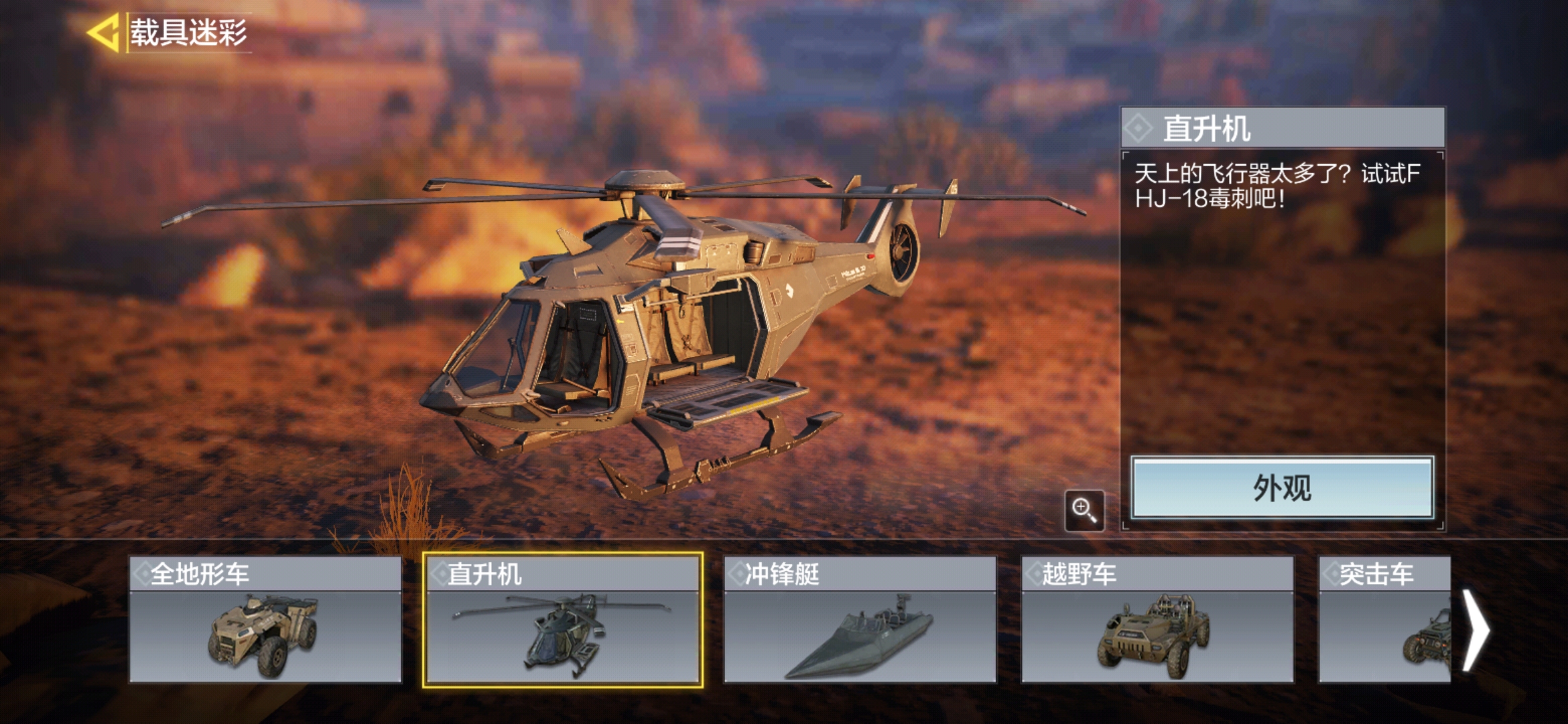Select the 突击车 assault vehicle tile

[x=1384, y=619]
